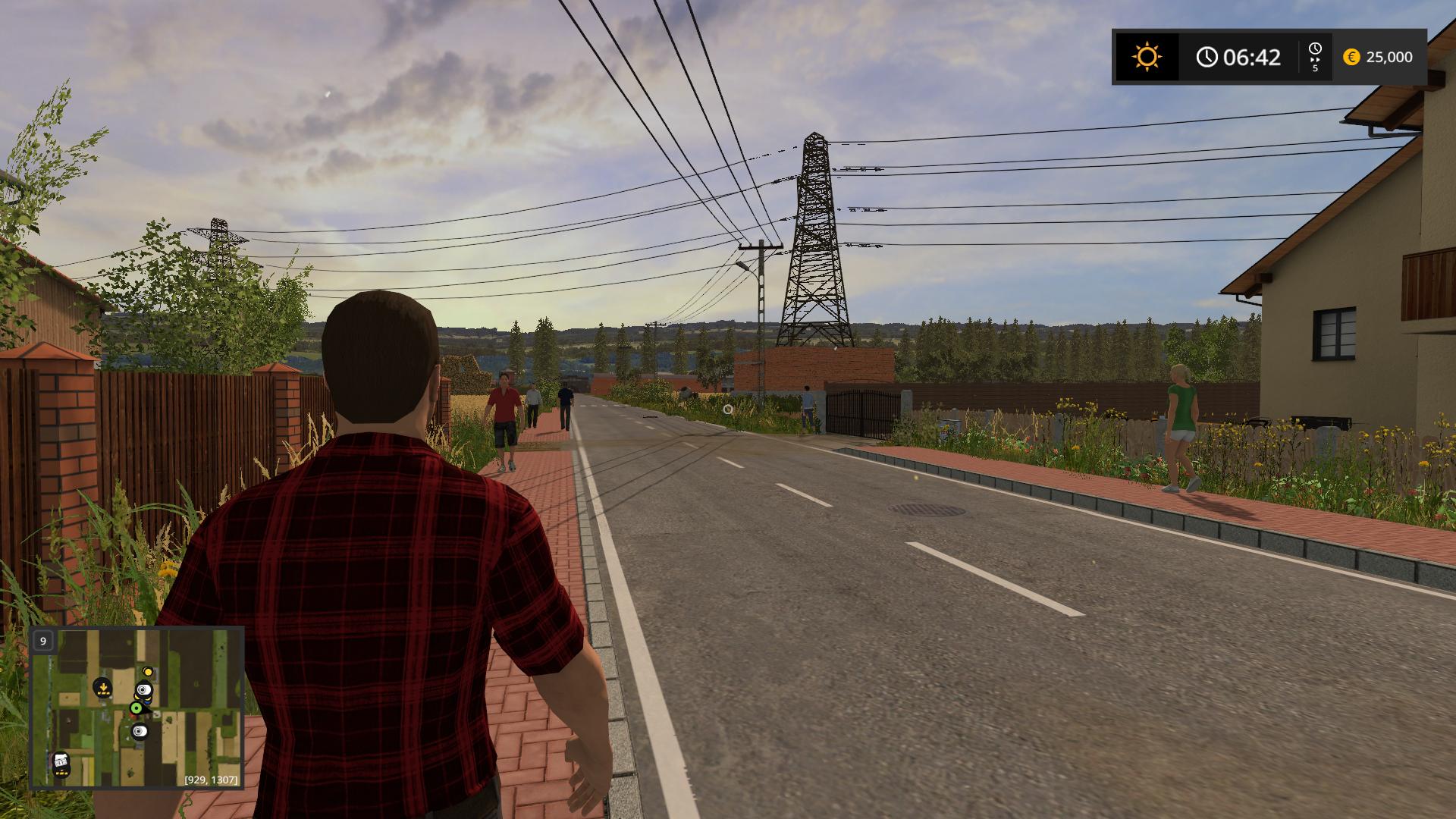
Task: Open the minimap
Action: [136, 708]
